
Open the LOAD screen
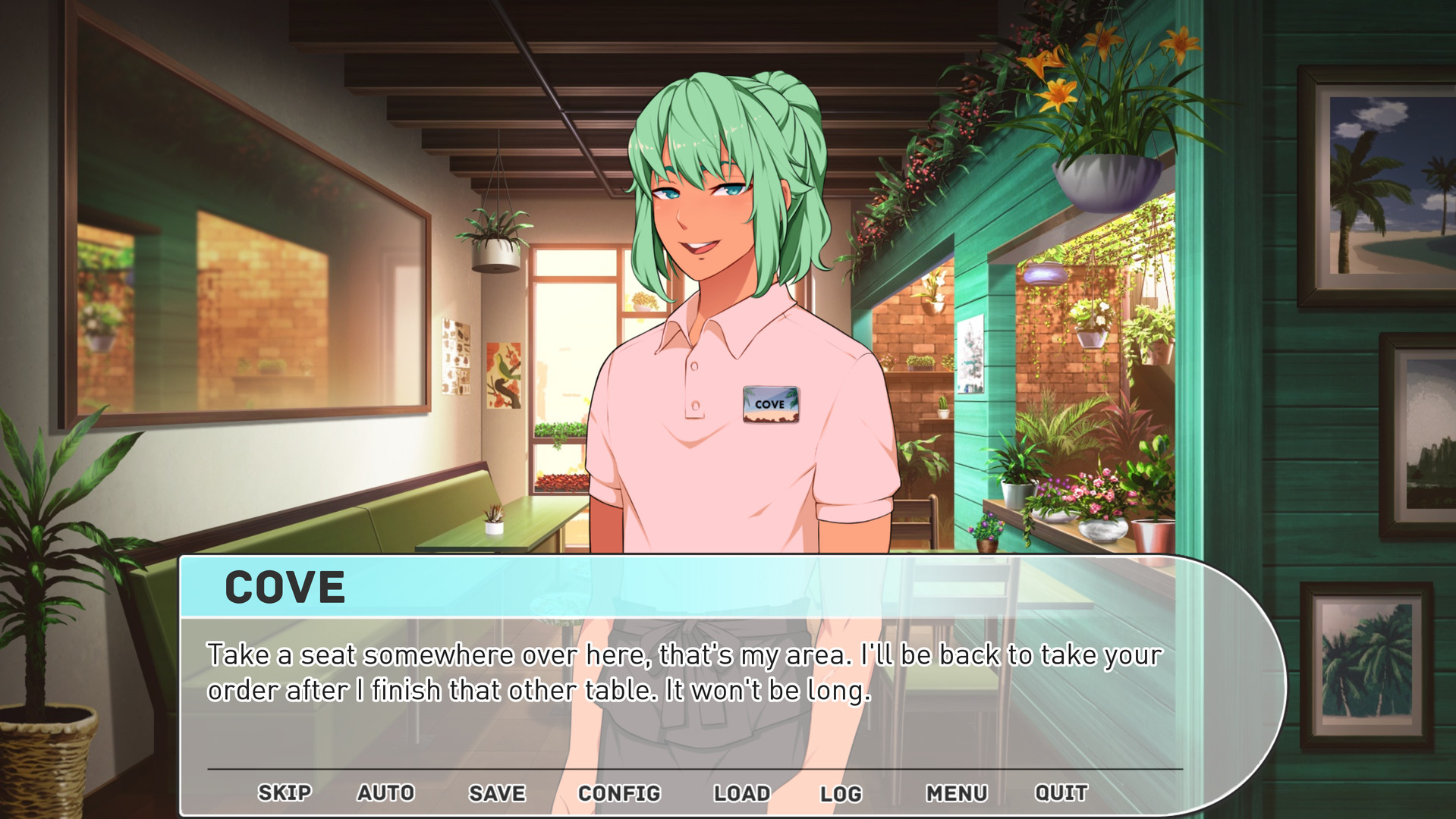tap(741, 792)
